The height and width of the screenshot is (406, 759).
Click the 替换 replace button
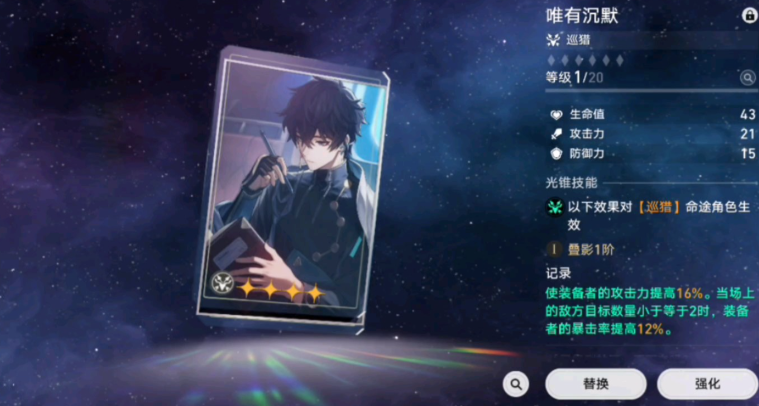pyautogui.click(x=596, y=383)
